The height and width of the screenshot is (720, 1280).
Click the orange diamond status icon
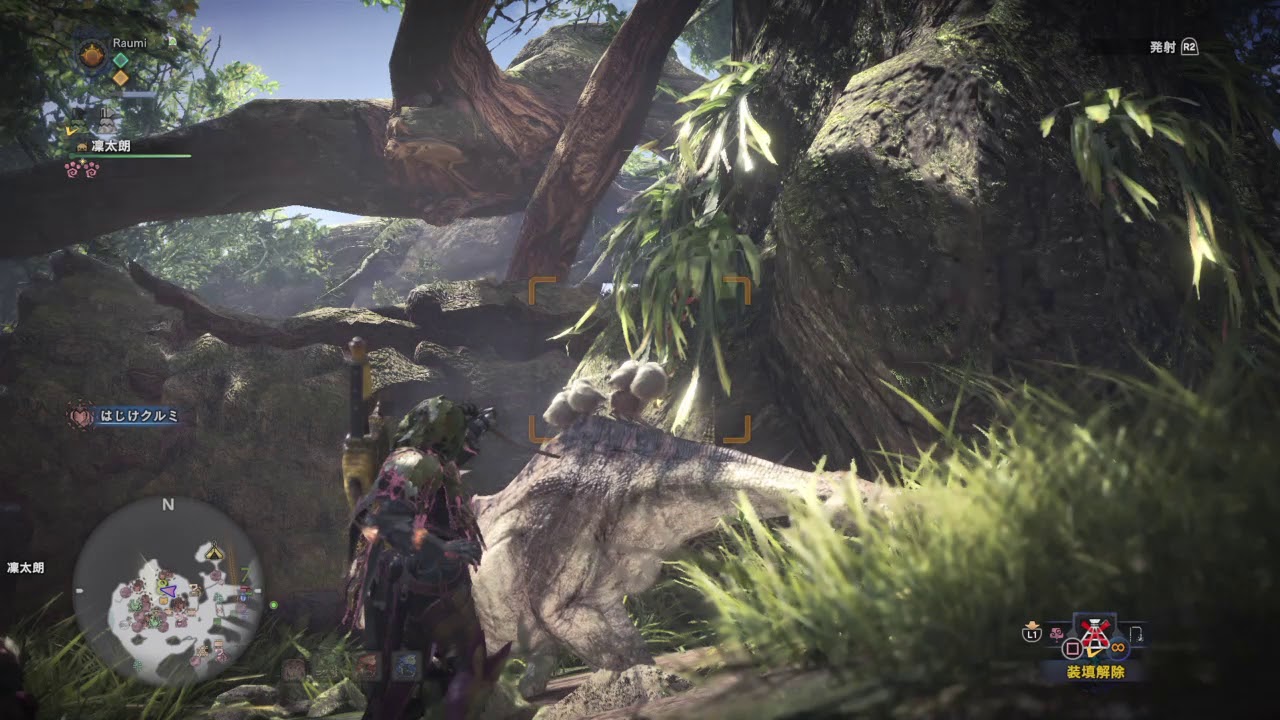click(120, 78)
